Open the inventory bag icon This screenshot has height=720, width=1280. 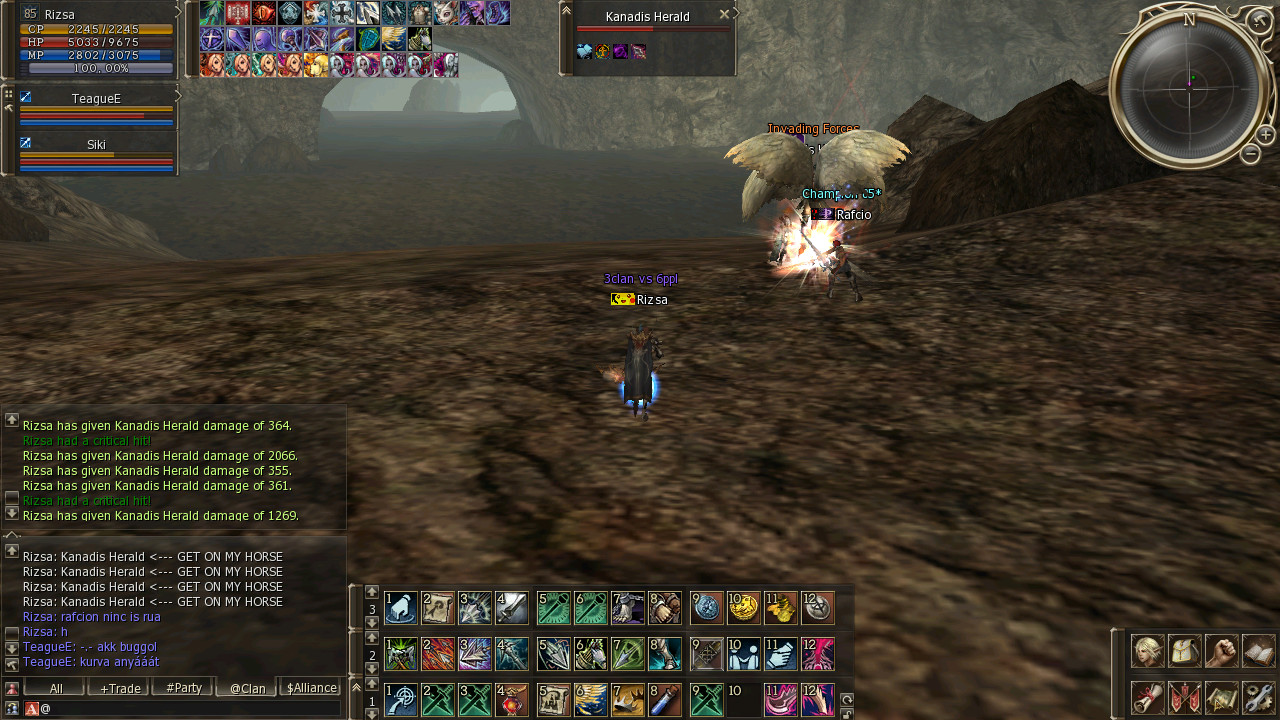(1185, 651)
